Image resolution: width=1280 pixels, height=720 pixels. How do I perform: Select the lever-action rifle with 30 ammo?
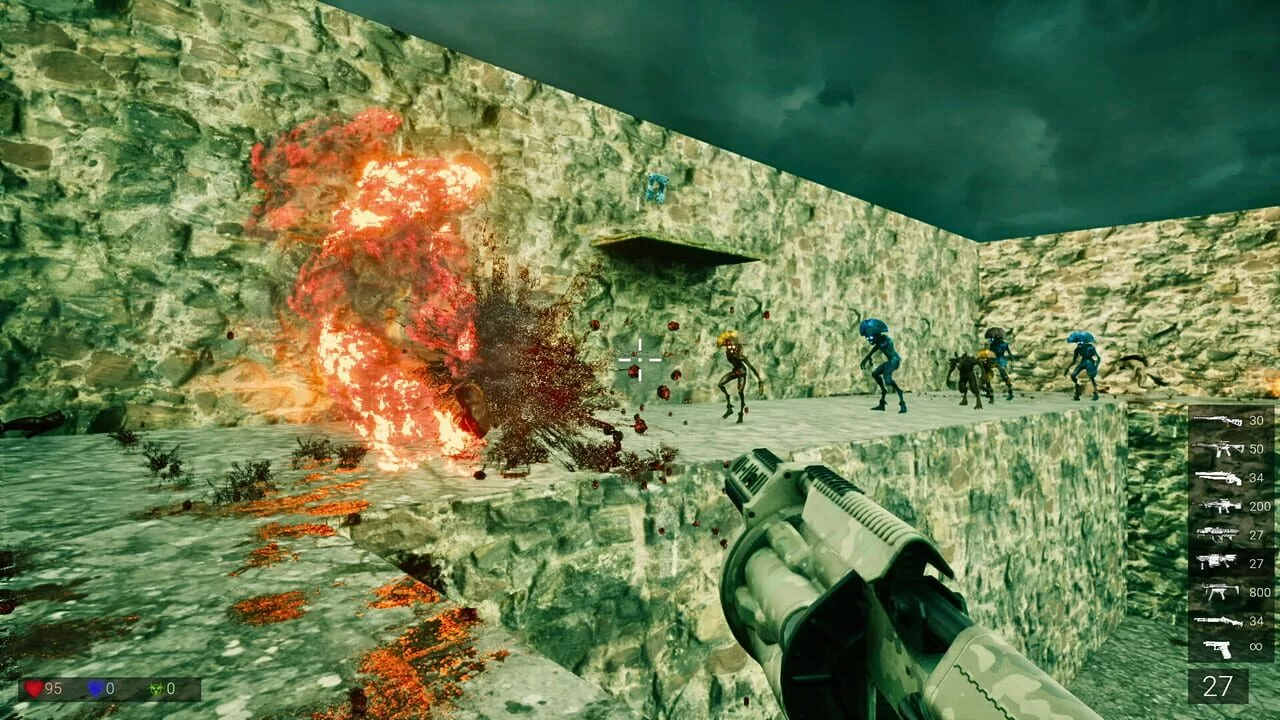tap(1218, 421)
